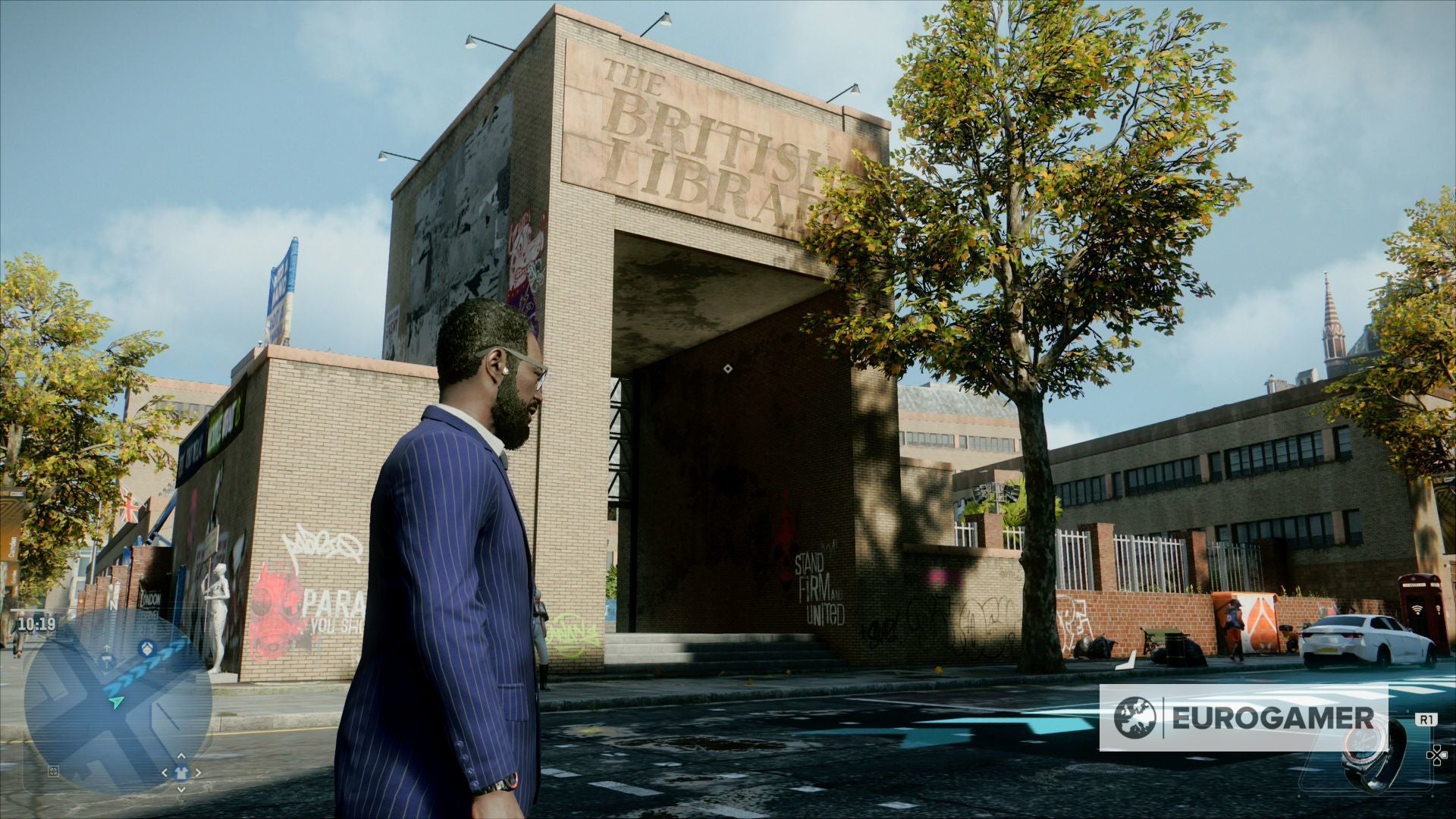Click the left chevron beside the outfit icon

tap(165, 772)
